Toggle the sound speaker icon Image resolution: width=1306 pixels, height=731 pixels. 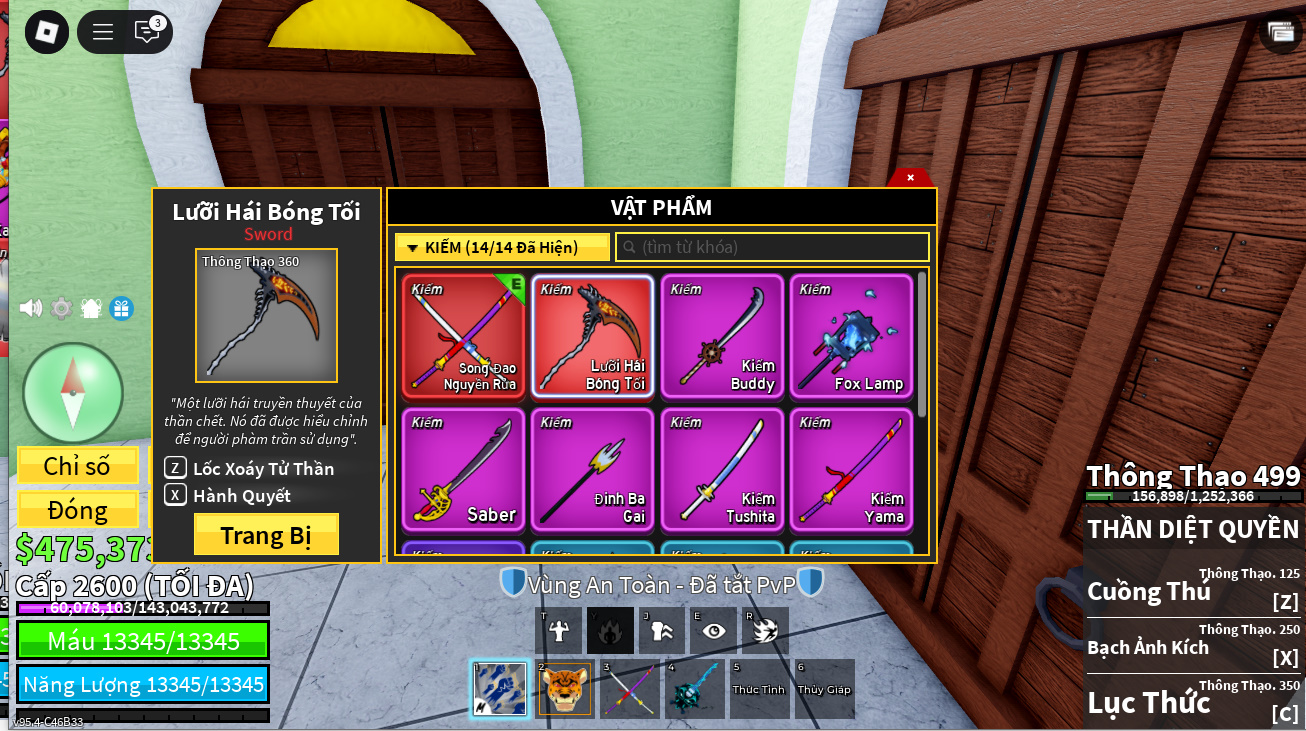[x=31, y=308]
